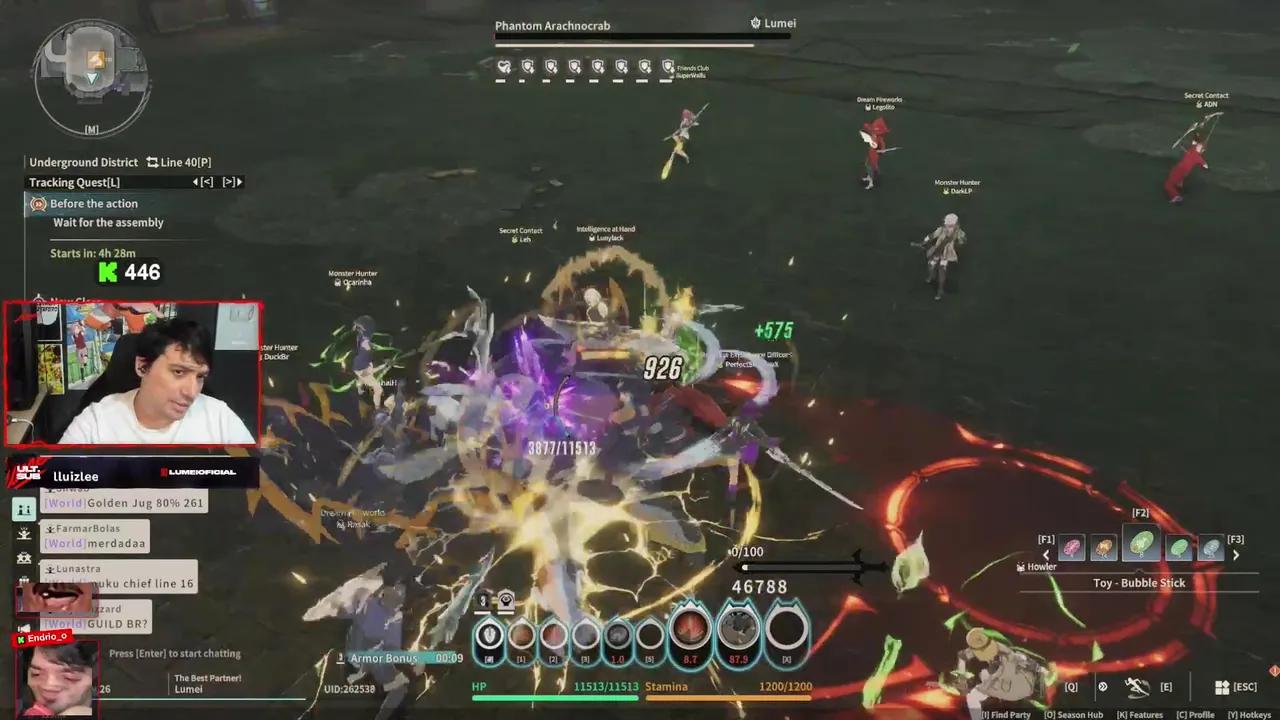Click the chat box to start chatting

[x=175, y=654]
